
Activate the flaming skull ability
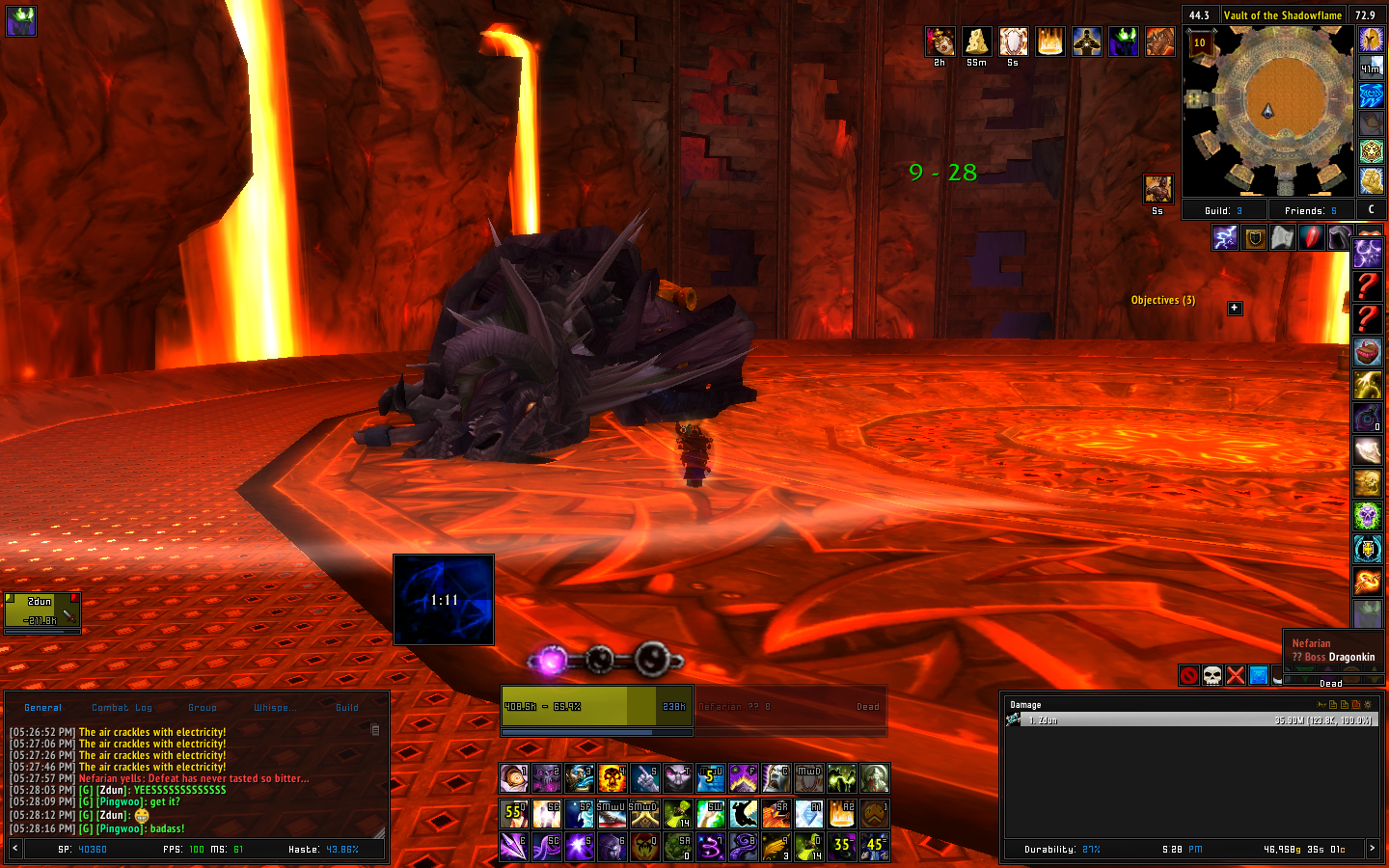pyautogui.click(x=613, y=777)
